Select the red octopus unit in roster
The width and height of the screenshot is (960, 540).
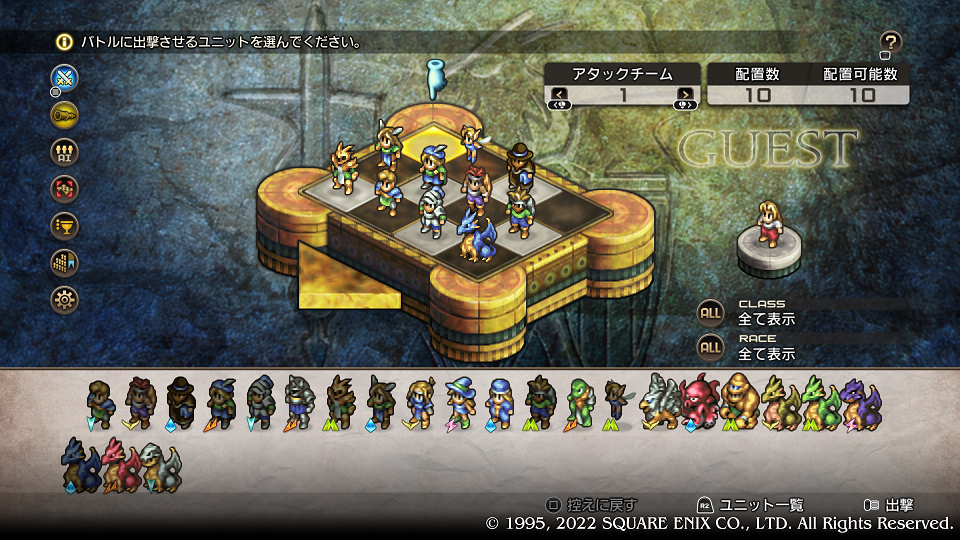click(700, 402)
